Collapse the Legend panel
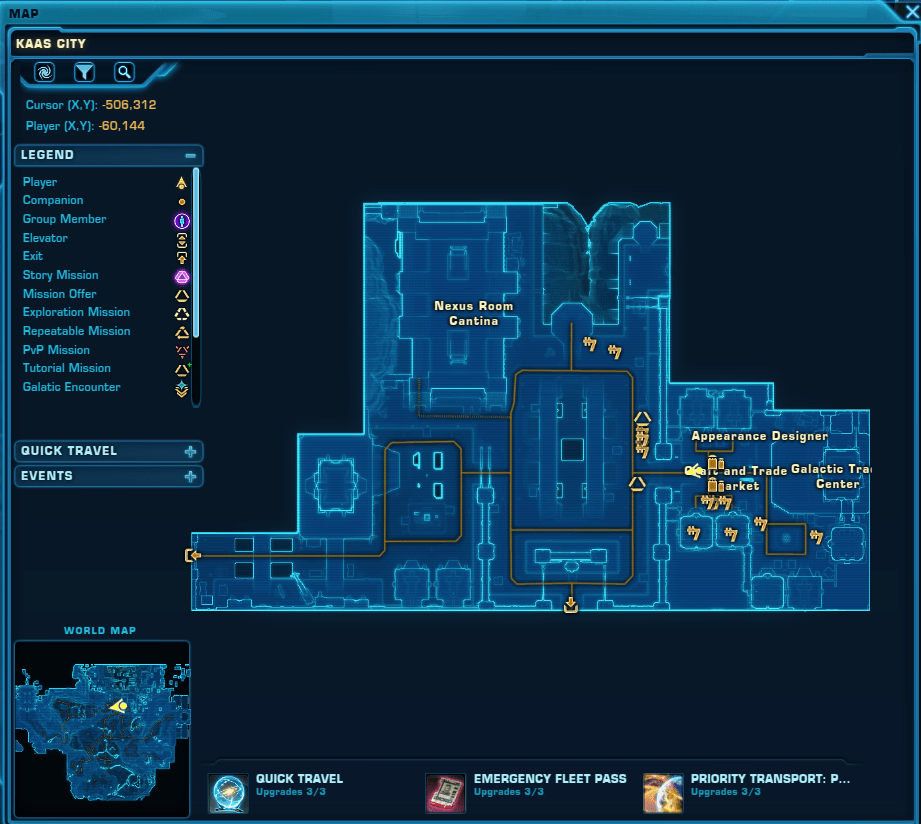This screenshot has height=824, width=921. coord(190,155)
